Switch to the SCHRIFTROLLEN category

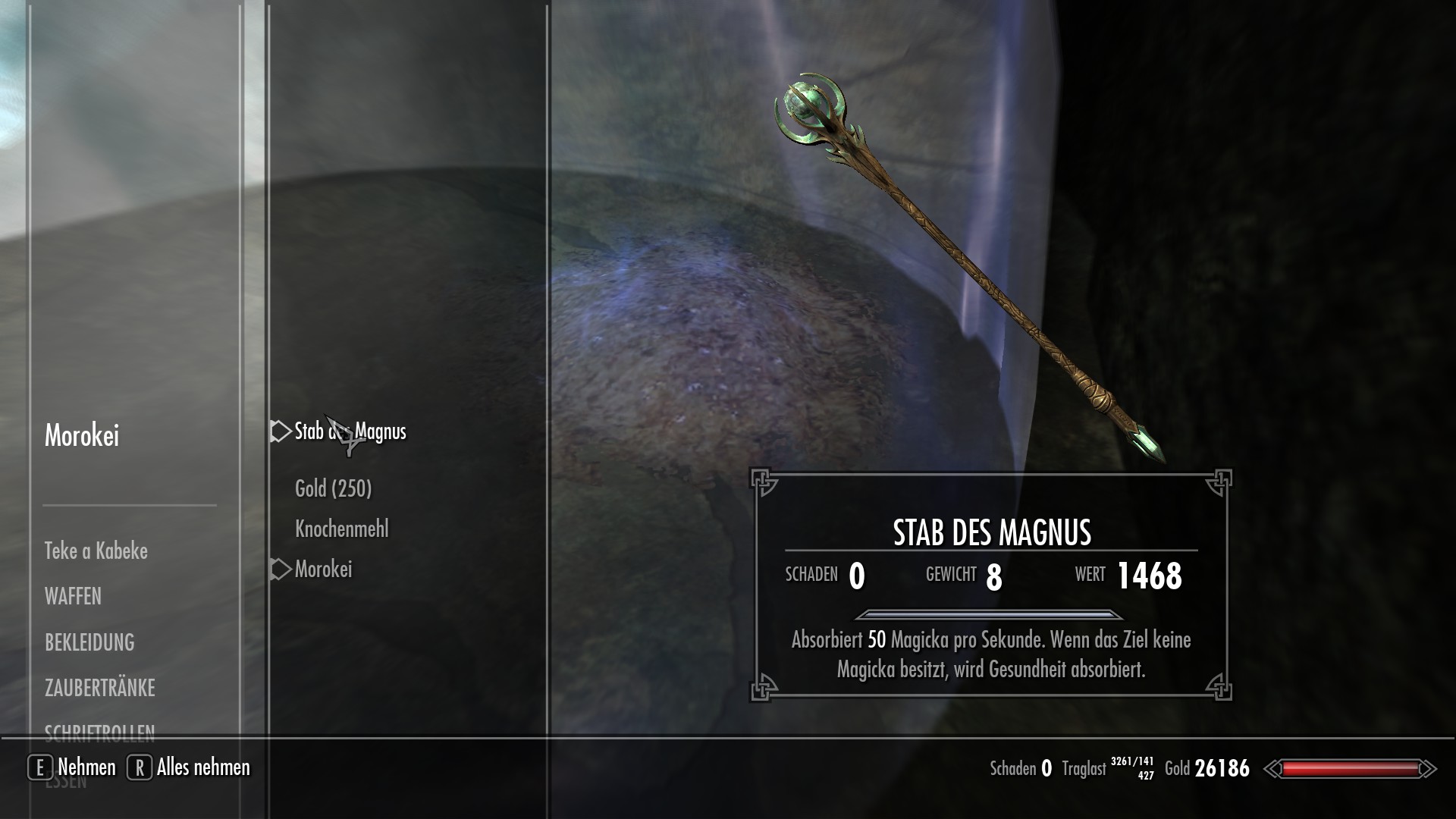(99, 730)
